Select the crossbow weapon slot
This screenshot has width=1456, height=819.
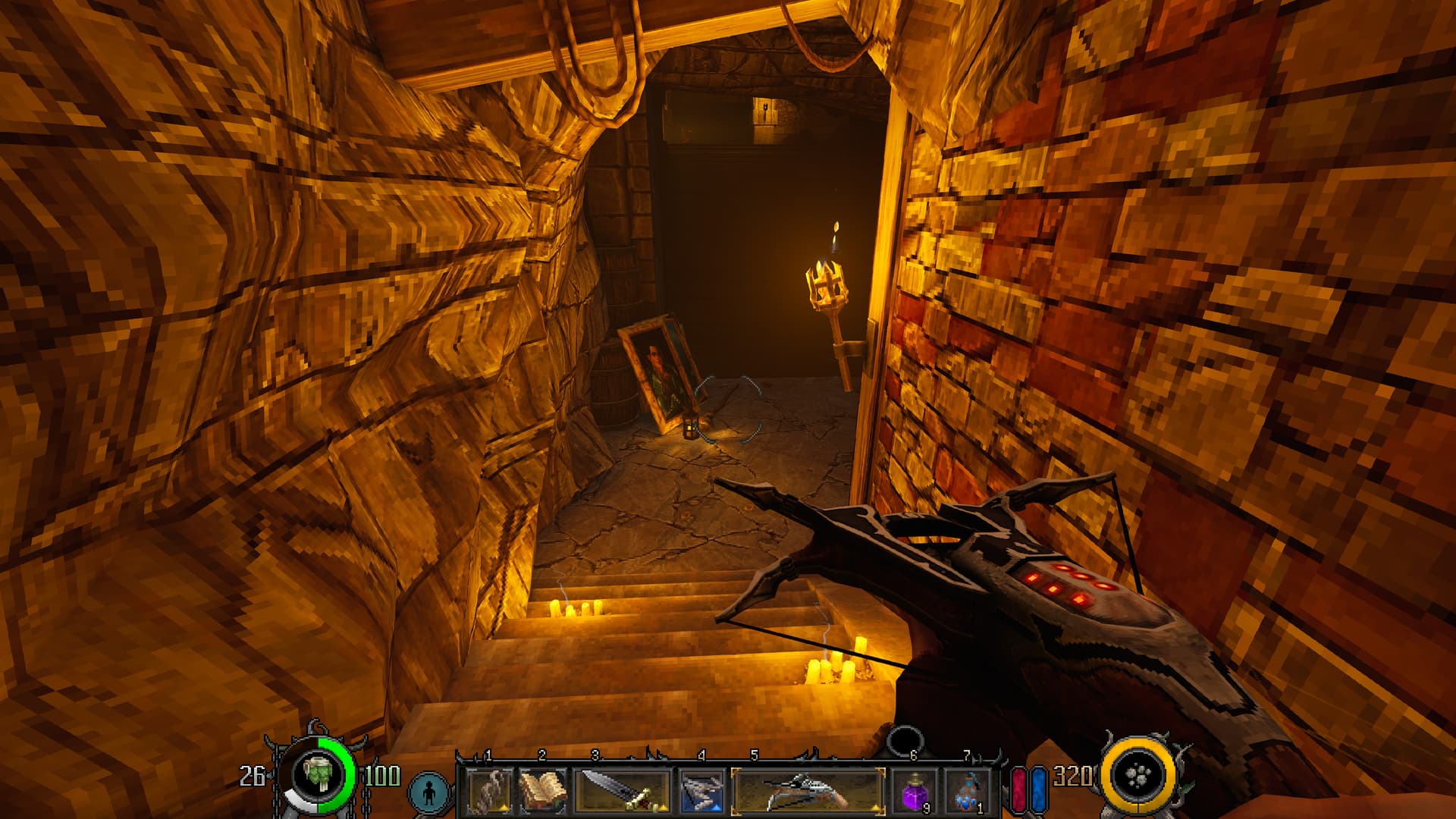point(807,792)
